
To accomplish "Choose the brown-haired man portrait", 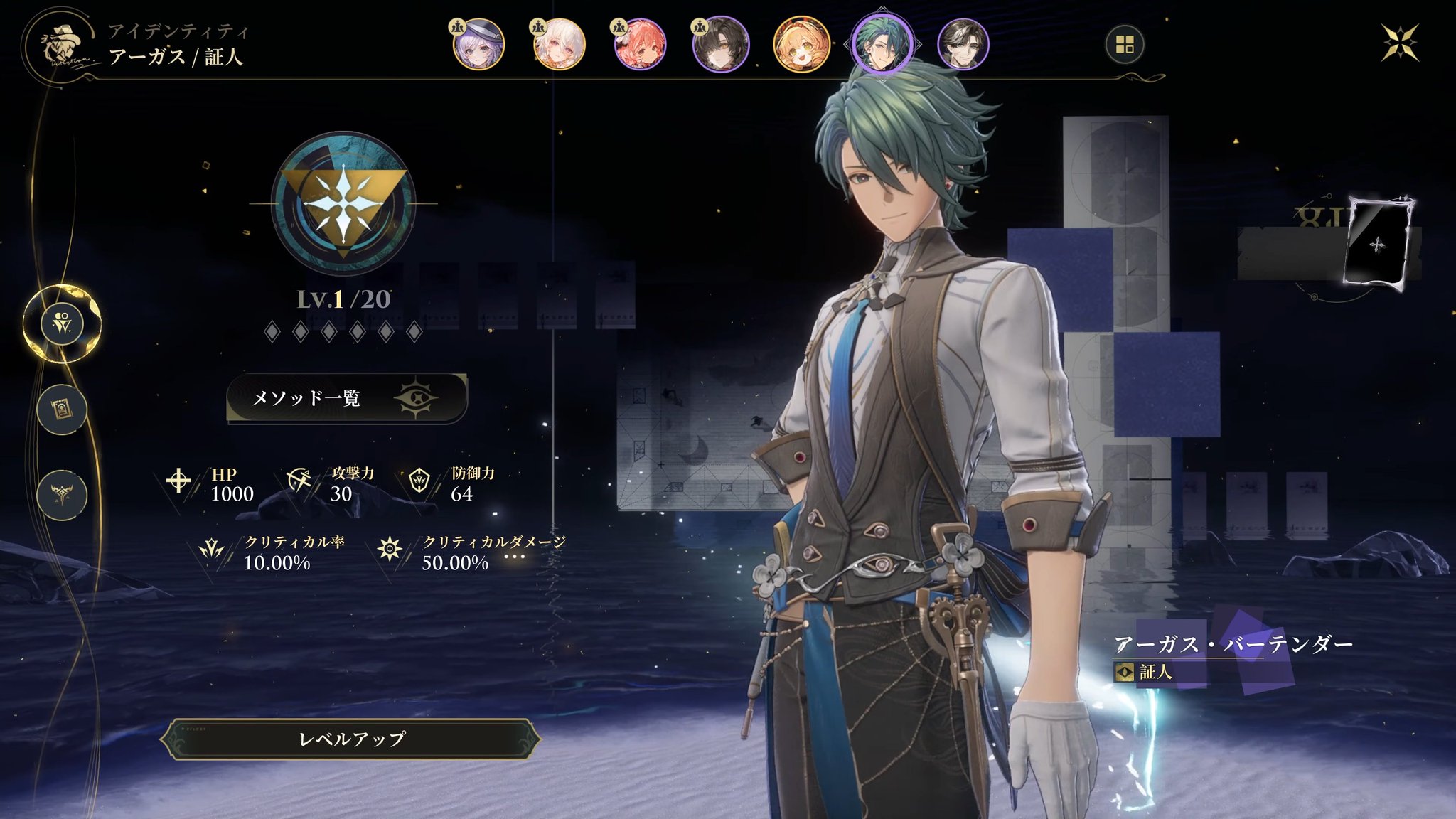I will point(963,45).
